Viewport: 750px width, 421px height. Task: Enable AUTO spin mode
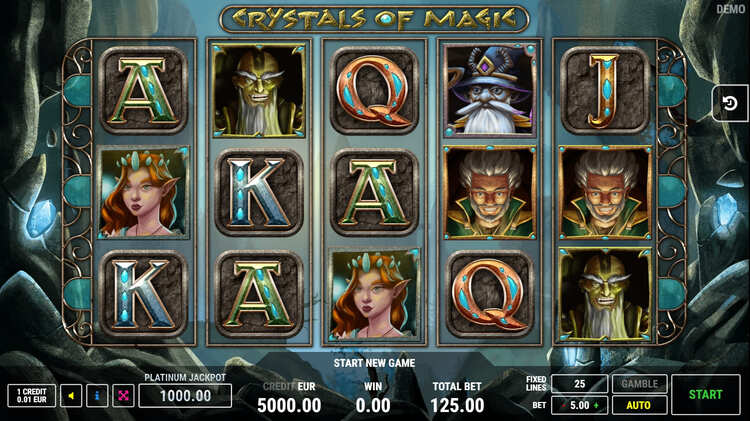click(639, 406)
